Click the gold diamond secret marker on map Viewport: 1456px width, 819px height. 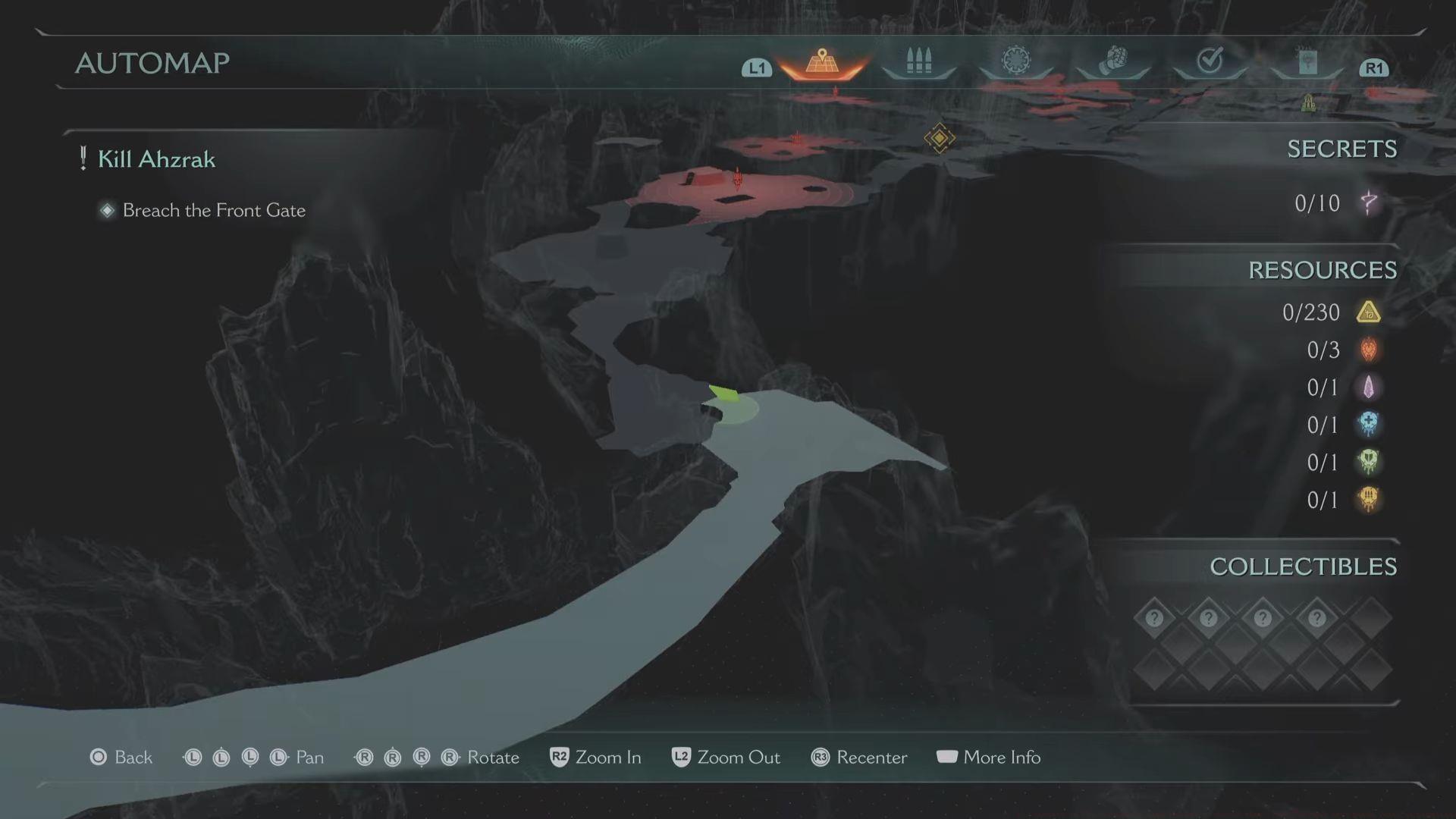(939, 138)
